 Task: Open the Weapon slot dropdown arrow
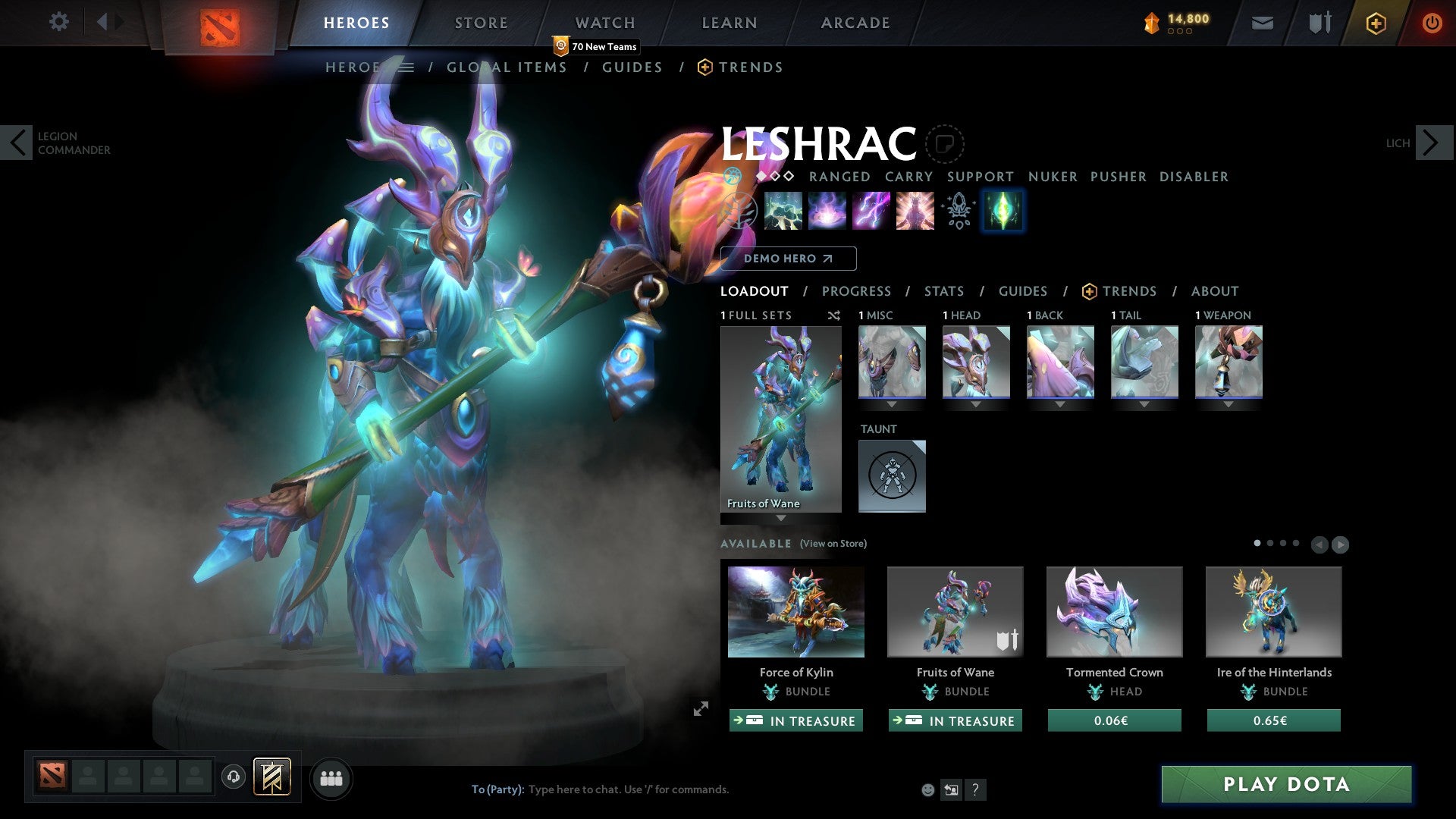click(x=1228, y=405)
